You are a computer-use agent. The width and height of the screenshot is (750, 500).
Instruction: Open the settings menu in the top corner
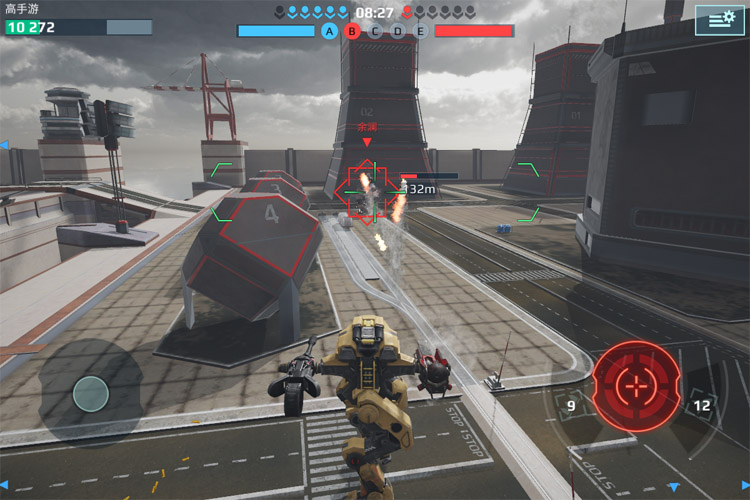point(721,18)
